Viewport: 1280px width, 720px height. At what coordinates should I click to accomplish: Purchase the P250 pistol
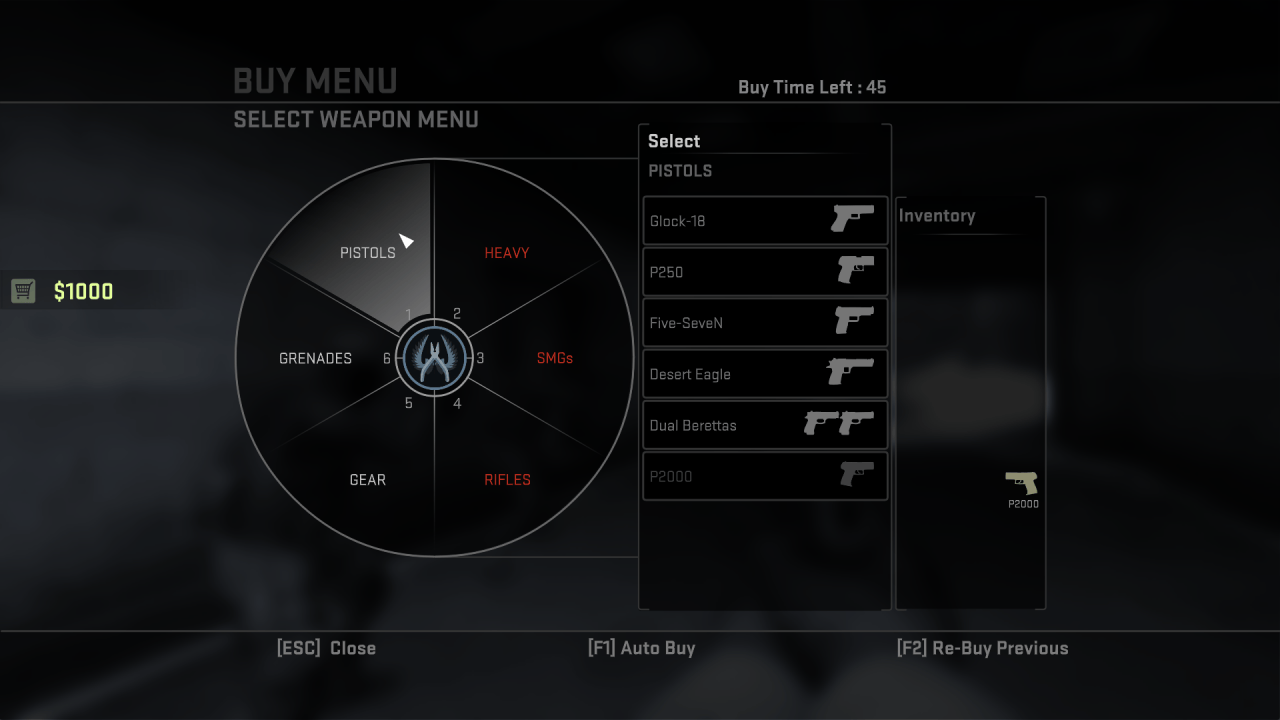tap(765, 272)
